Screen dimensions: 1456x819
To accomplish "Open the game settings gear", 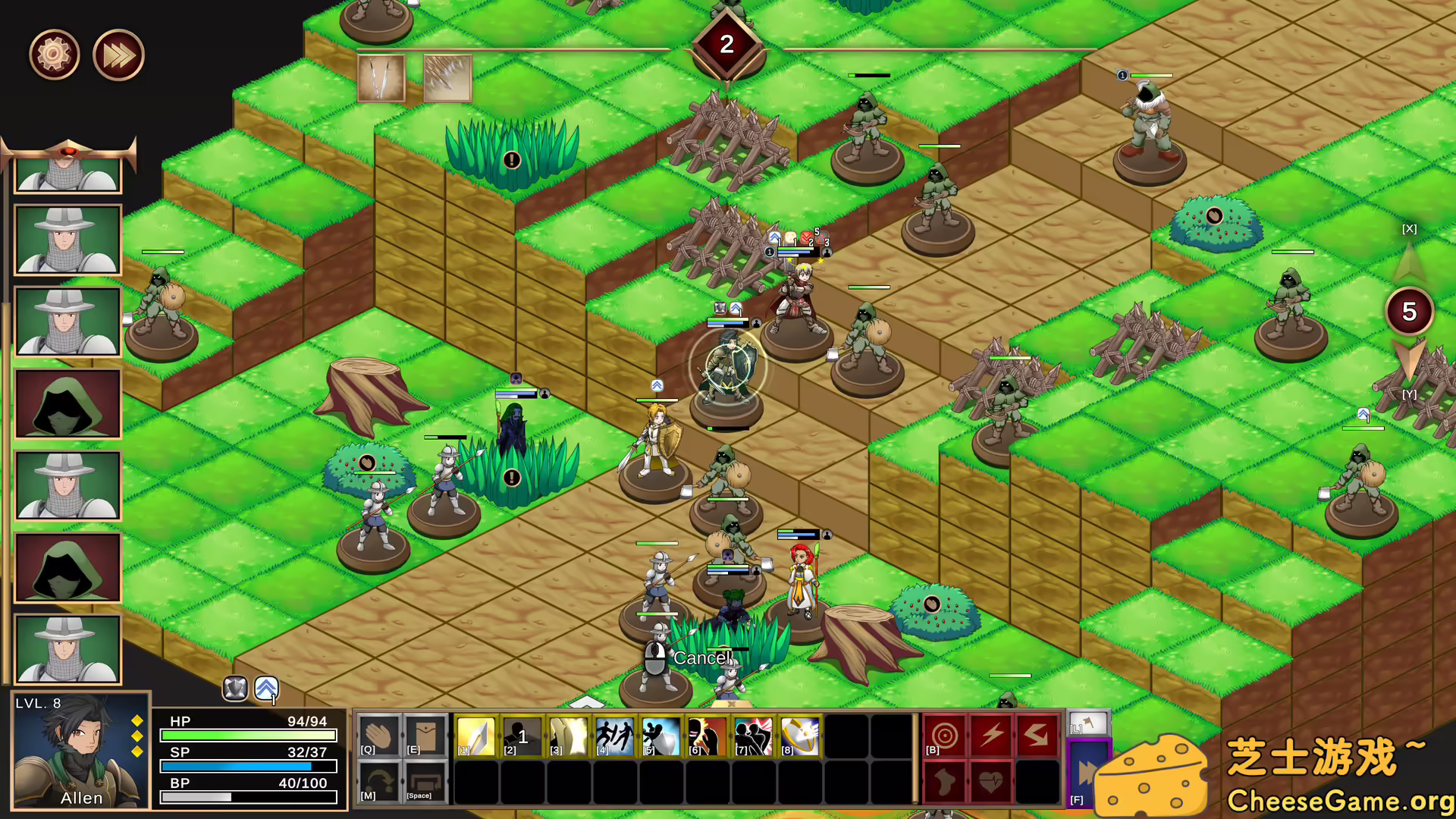I will pos(53,54).
